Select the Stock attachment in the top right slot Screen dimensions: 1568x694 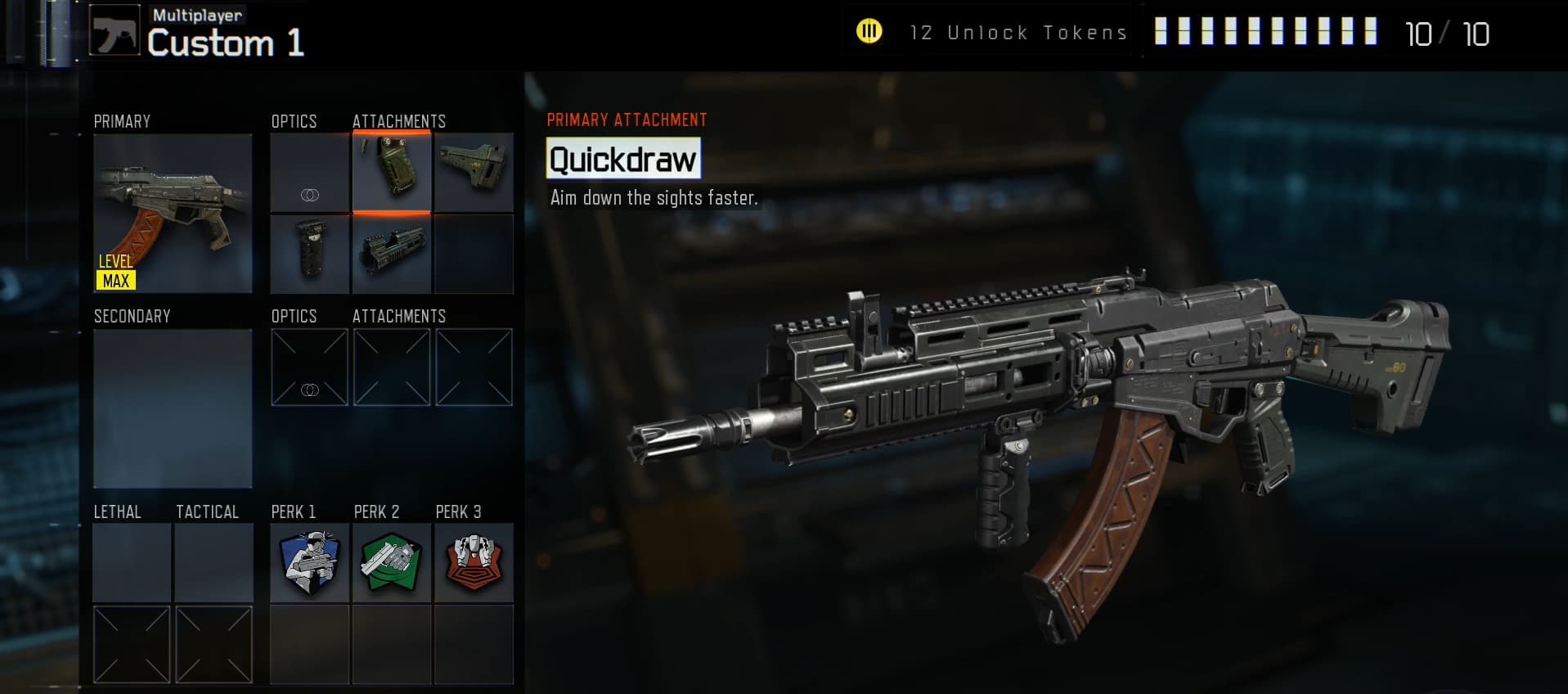(x=474, y=172)
